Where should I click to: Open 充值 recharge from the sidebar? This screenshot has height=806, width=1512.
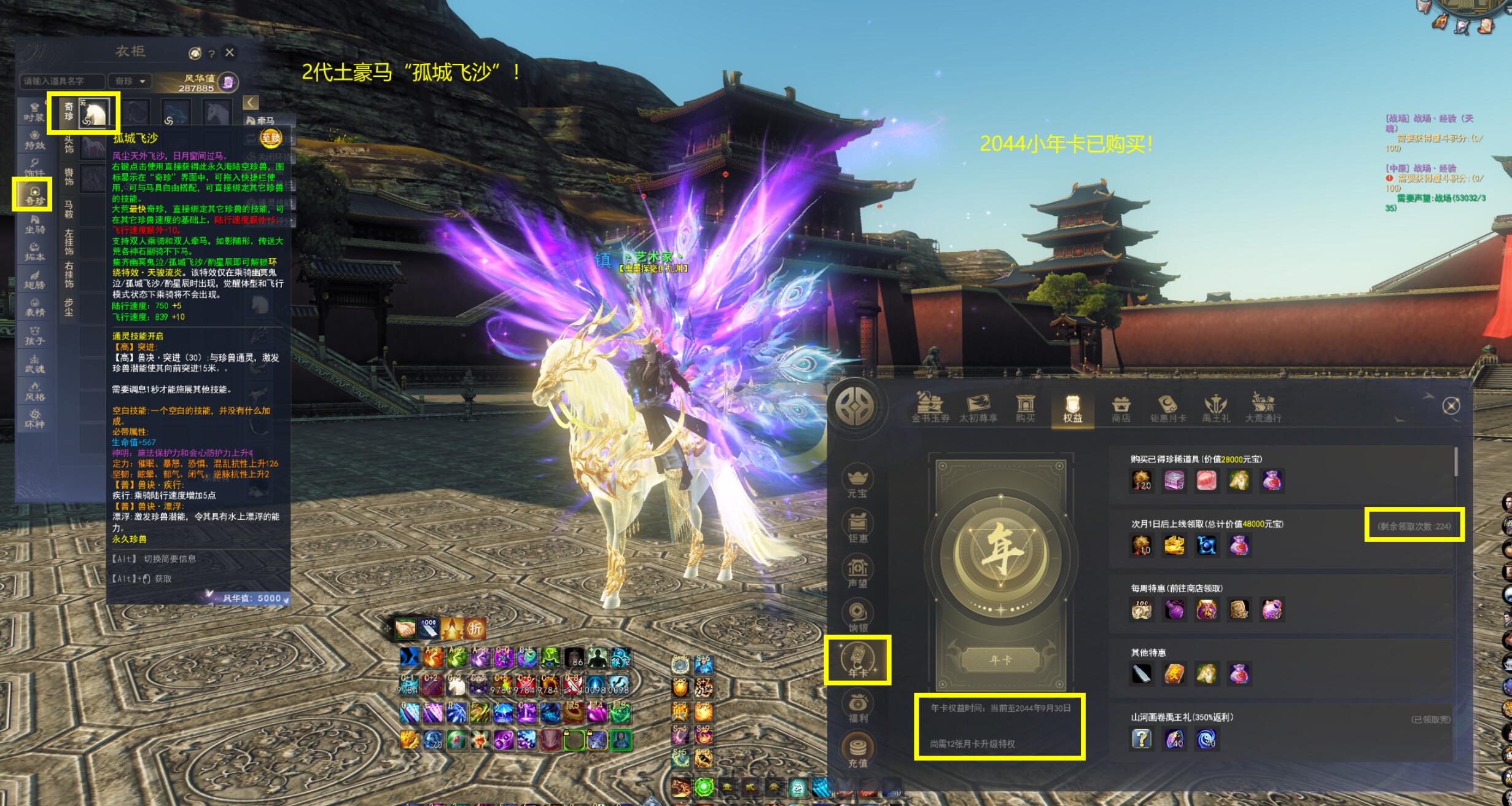click(858, 751)
